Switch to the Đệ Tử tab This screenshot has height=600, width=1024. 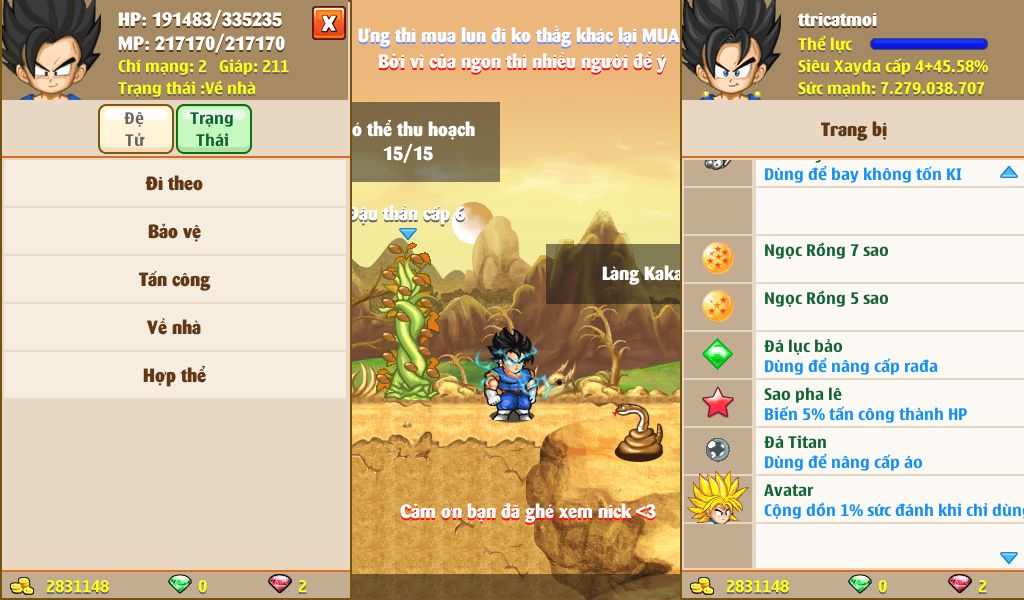pos(135,129)
